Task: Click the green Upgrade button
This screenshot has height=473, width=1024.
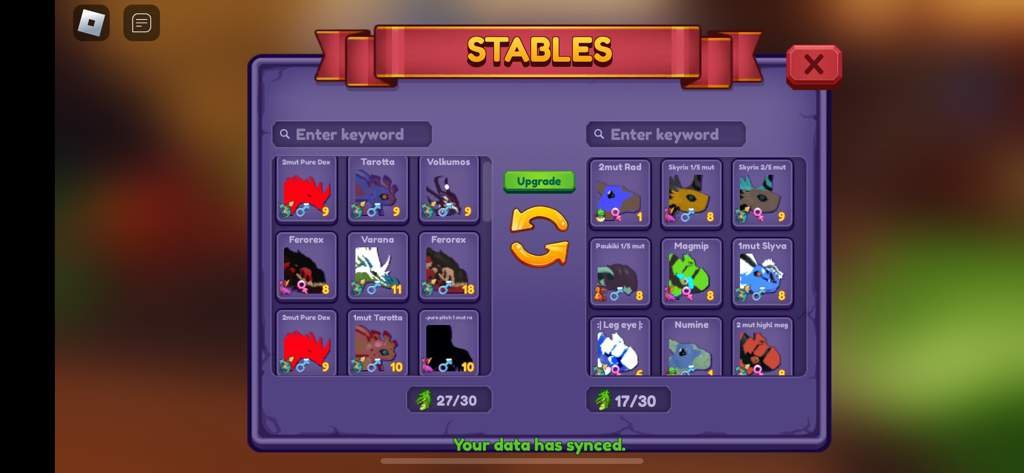Action: click(539, 181)
